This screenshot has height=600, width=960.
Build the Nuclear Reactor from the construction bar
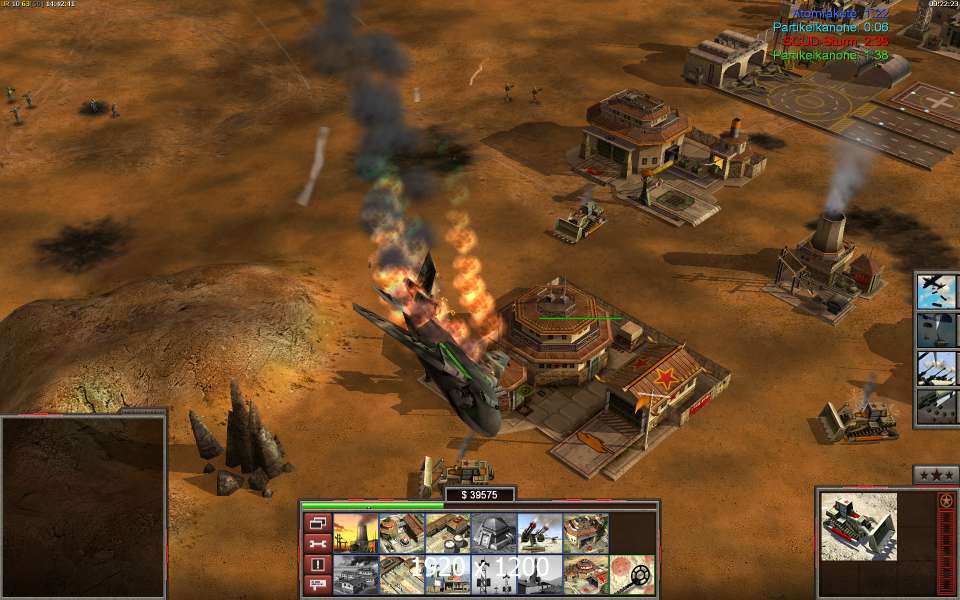[x=355, y=533]
